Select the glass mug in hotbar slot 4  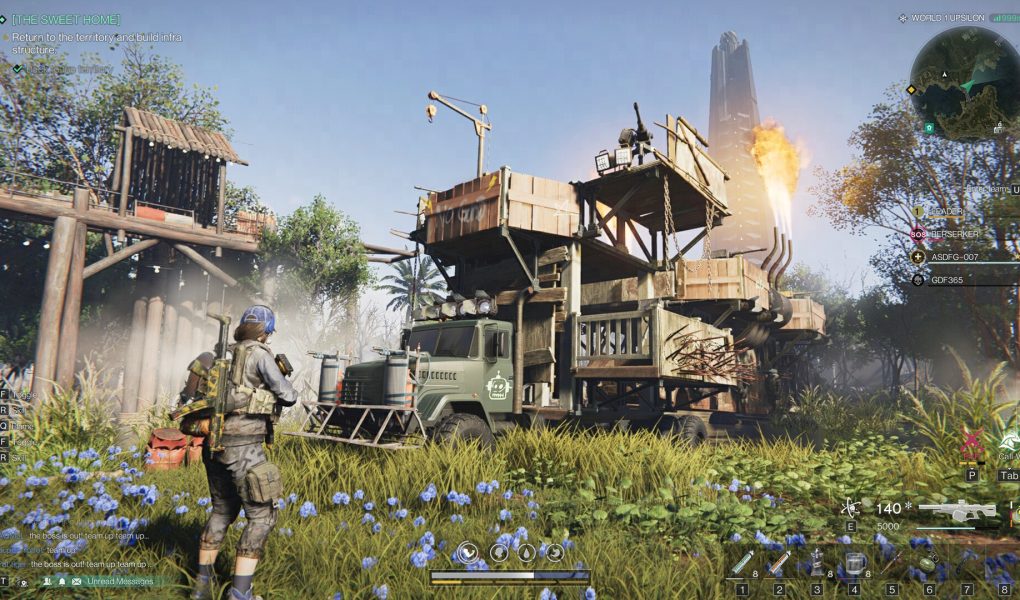(x=854, y=564)
